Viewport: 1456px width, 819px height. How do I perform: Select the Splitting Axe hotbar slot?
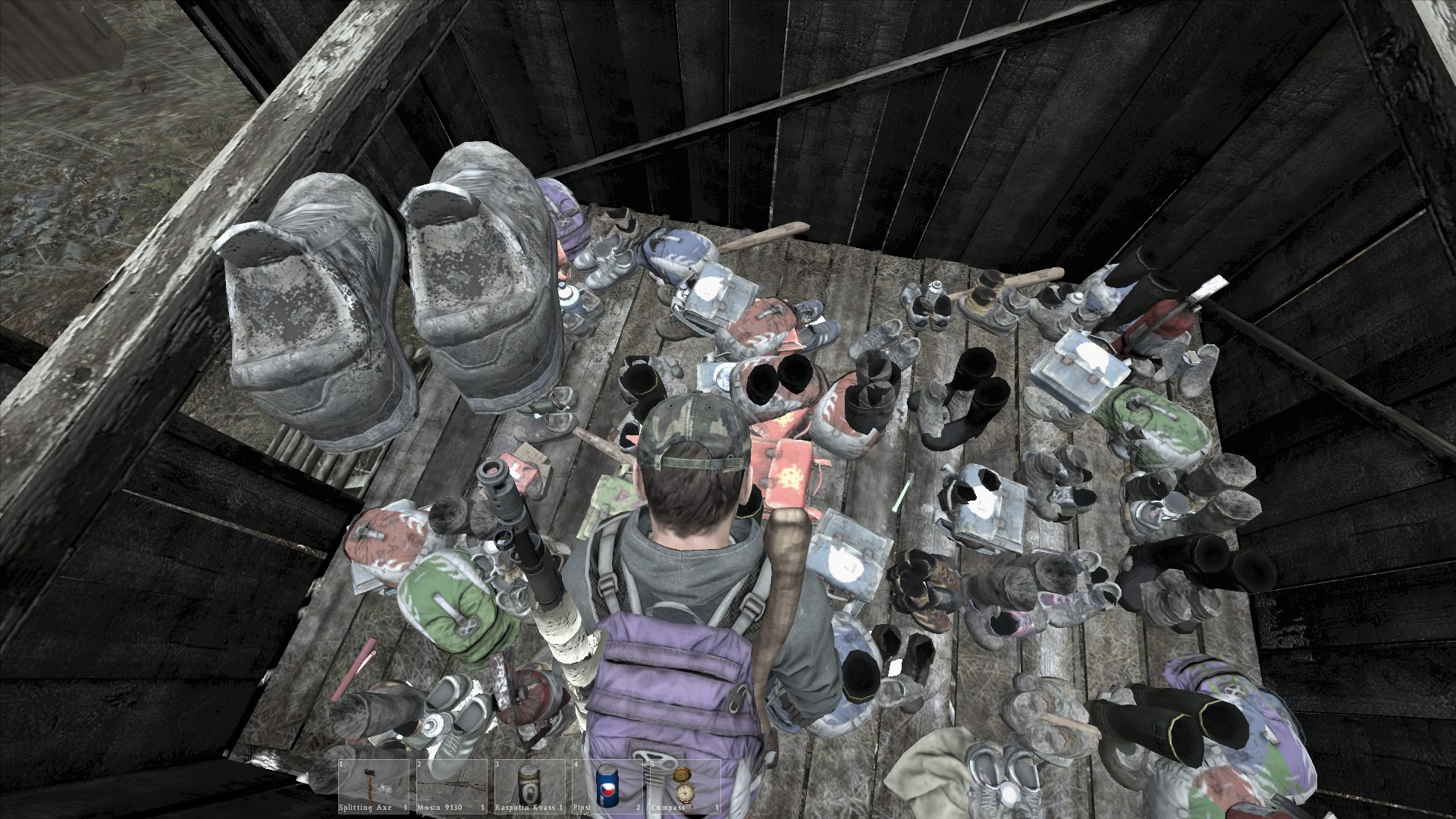[x=375, y=786]
